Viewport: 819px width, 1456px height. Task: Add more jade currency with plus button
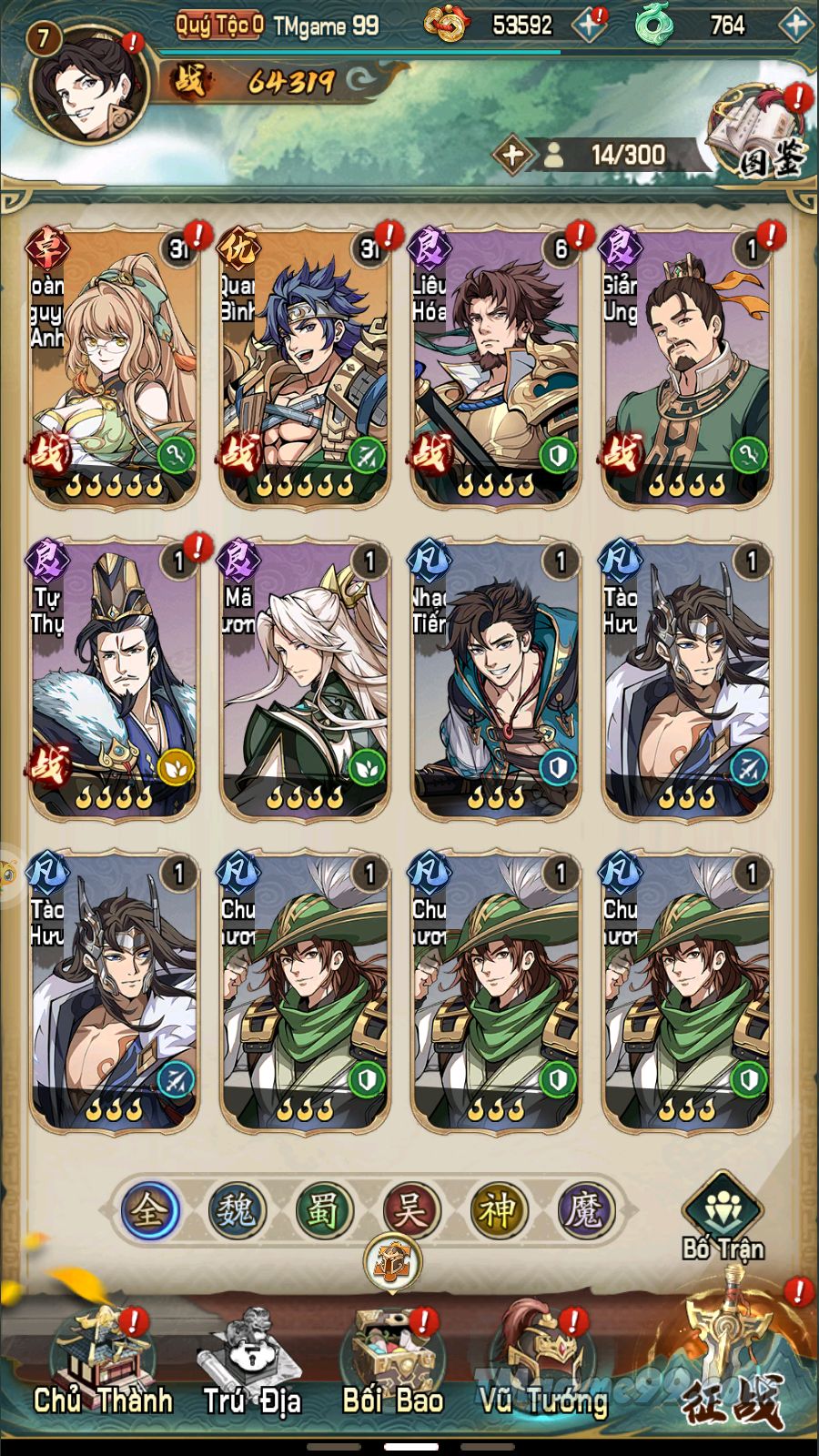tap(795, 25)
